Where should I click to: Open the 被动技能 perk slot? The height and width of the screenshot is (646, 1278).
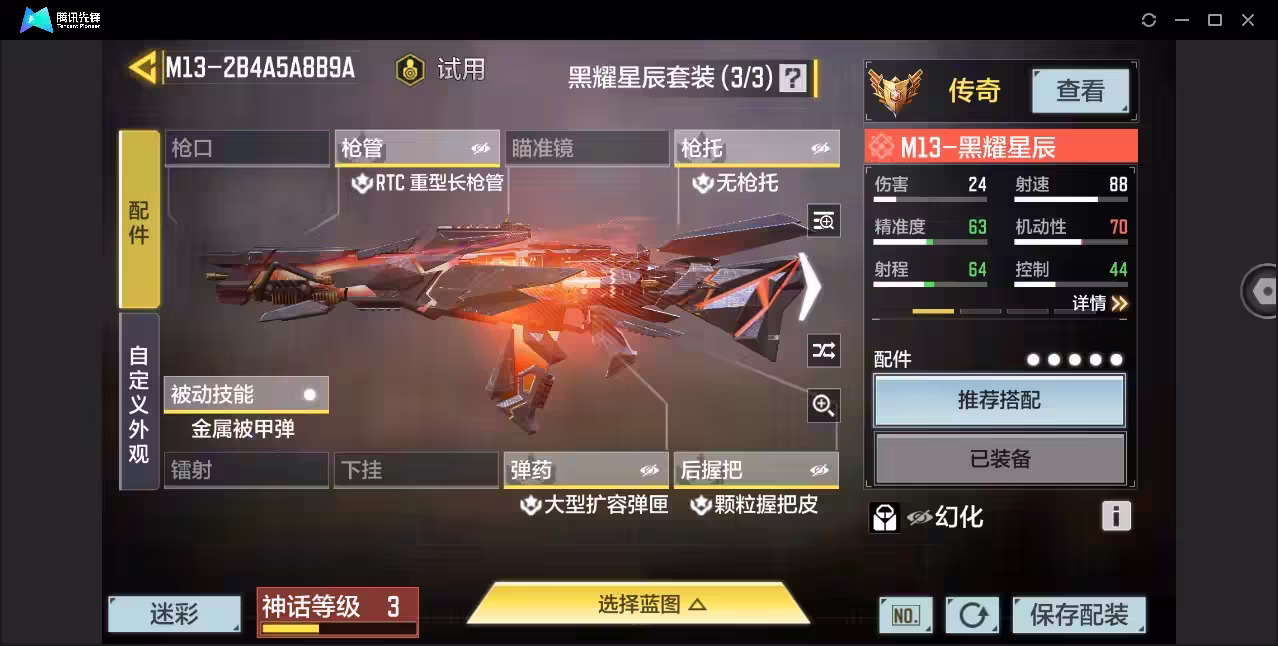[x=246, y=395]
